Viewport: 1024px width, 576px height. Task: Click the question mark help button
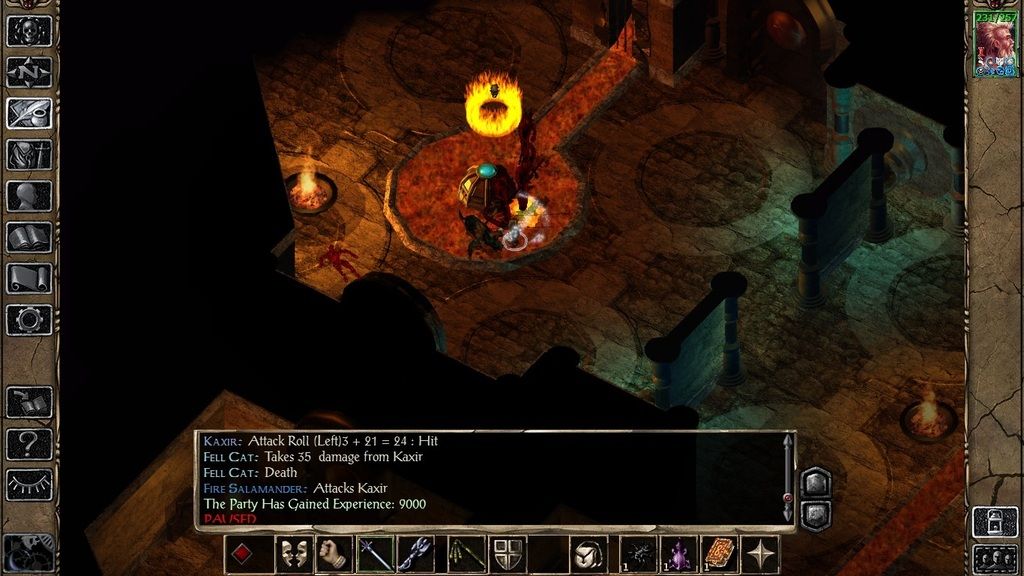29,443
